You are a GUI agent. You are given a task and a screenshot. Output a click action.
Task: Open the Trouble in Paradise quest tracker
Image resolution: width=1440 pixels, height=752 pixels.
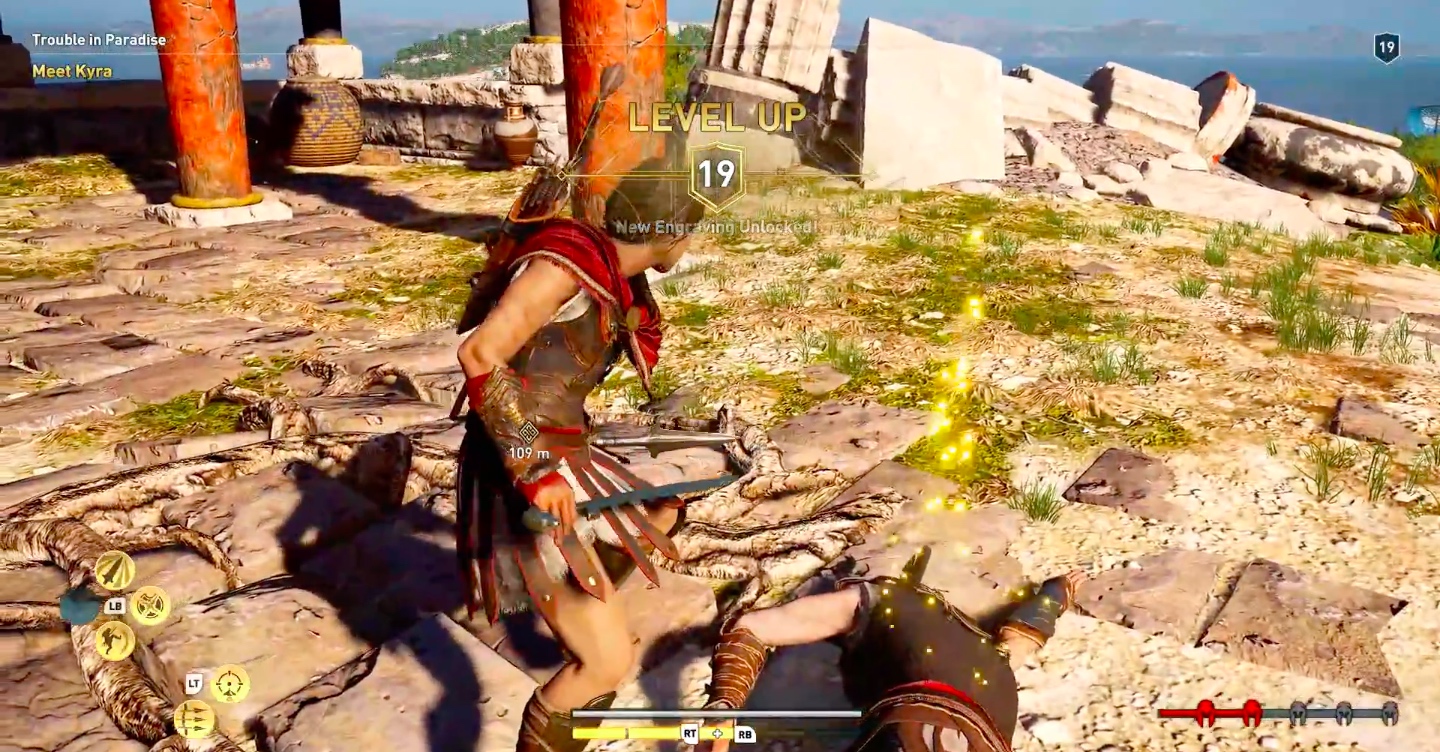97,41
